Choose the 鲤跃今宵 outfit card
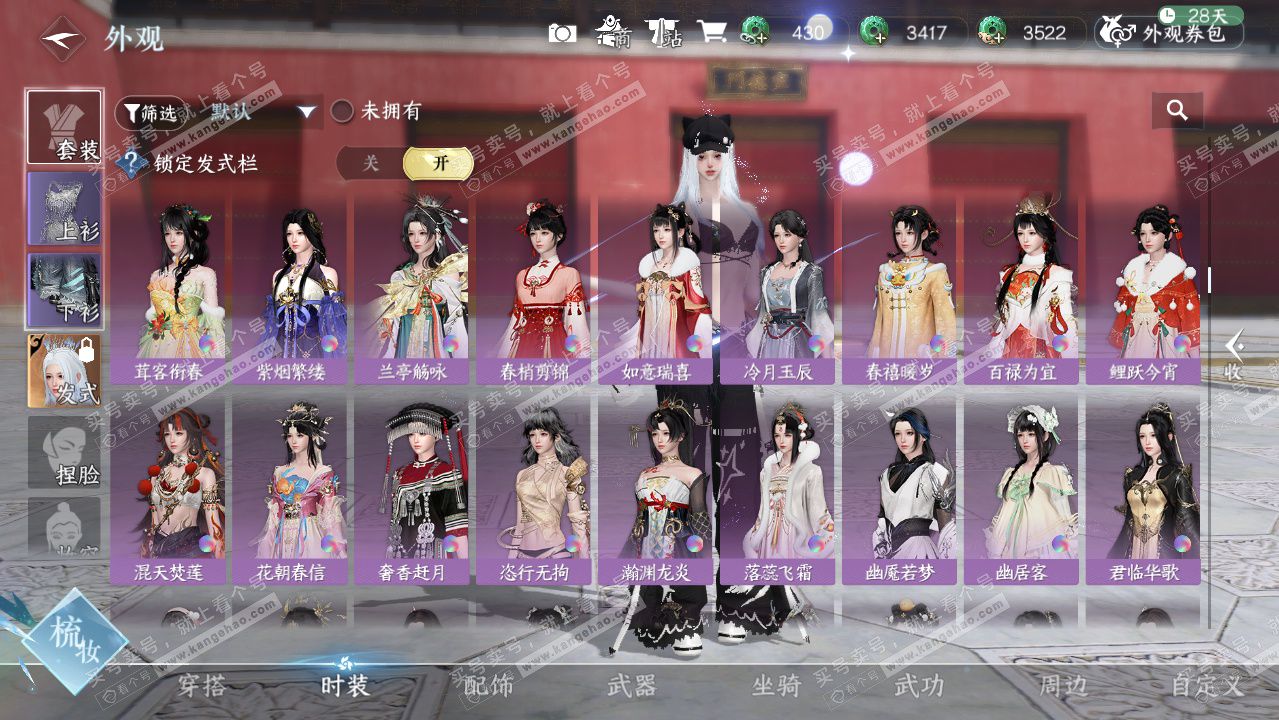1279x720 pixels. click(1144, 290)
